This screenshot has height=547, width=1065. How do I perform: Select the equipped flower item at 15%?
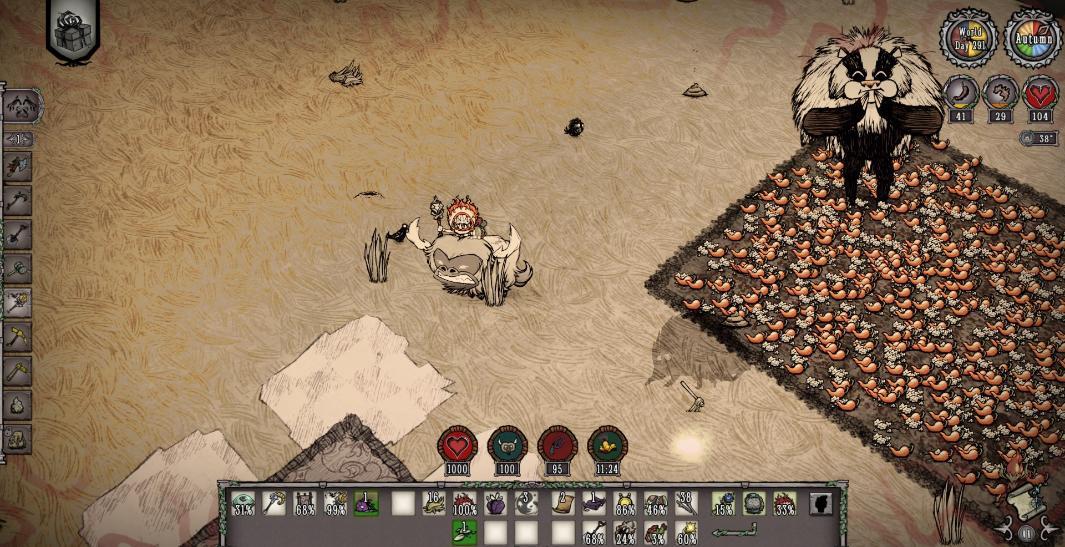pos(722,504)
